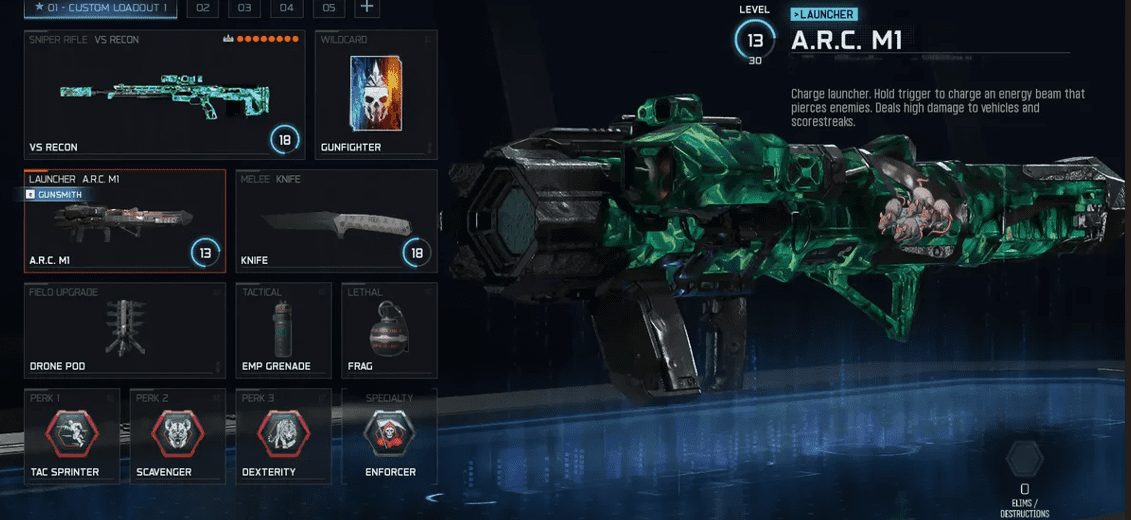View the Enforcer specialty
Viewport: 1131px width, 520px height.
coord(389,434)
